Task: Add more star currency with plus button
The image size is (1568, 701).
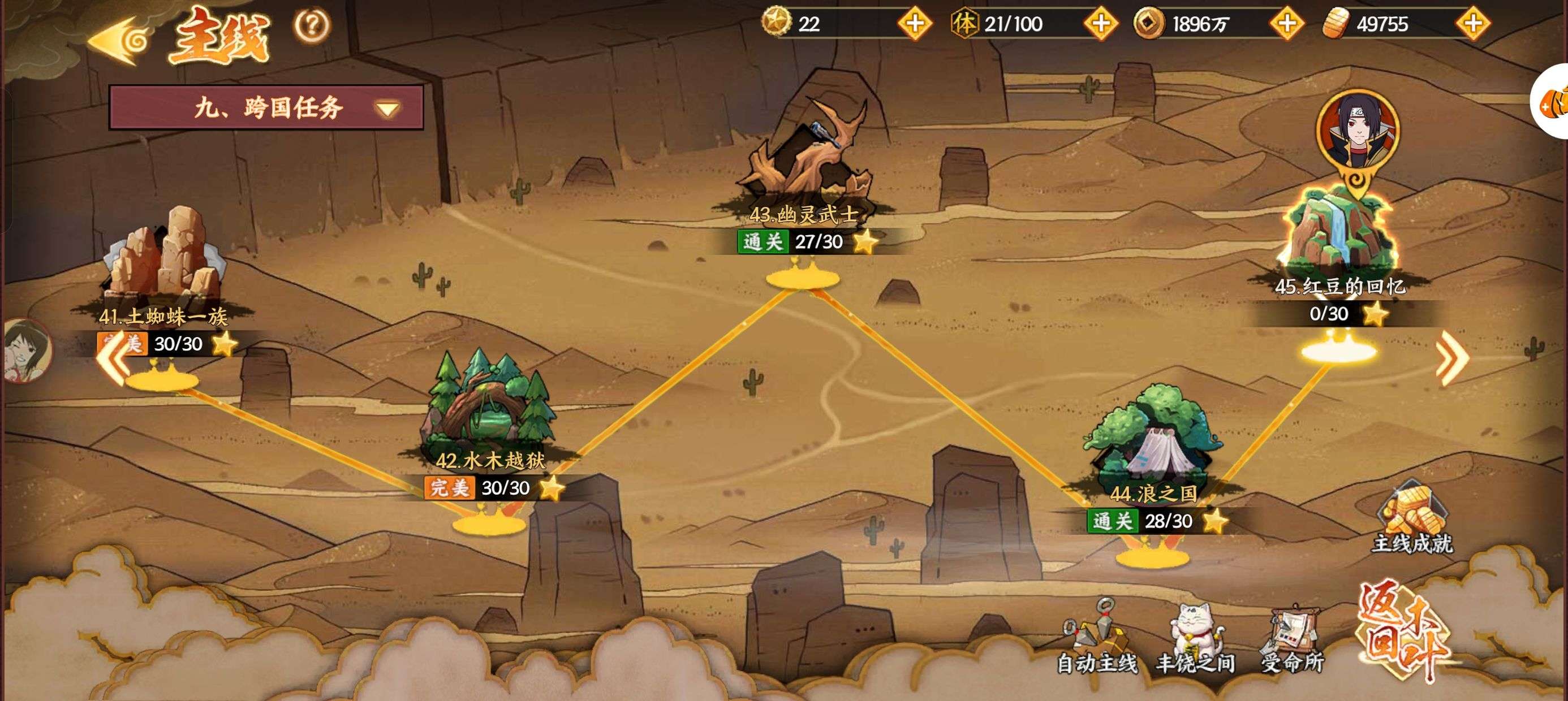Action: click(914, 24)
